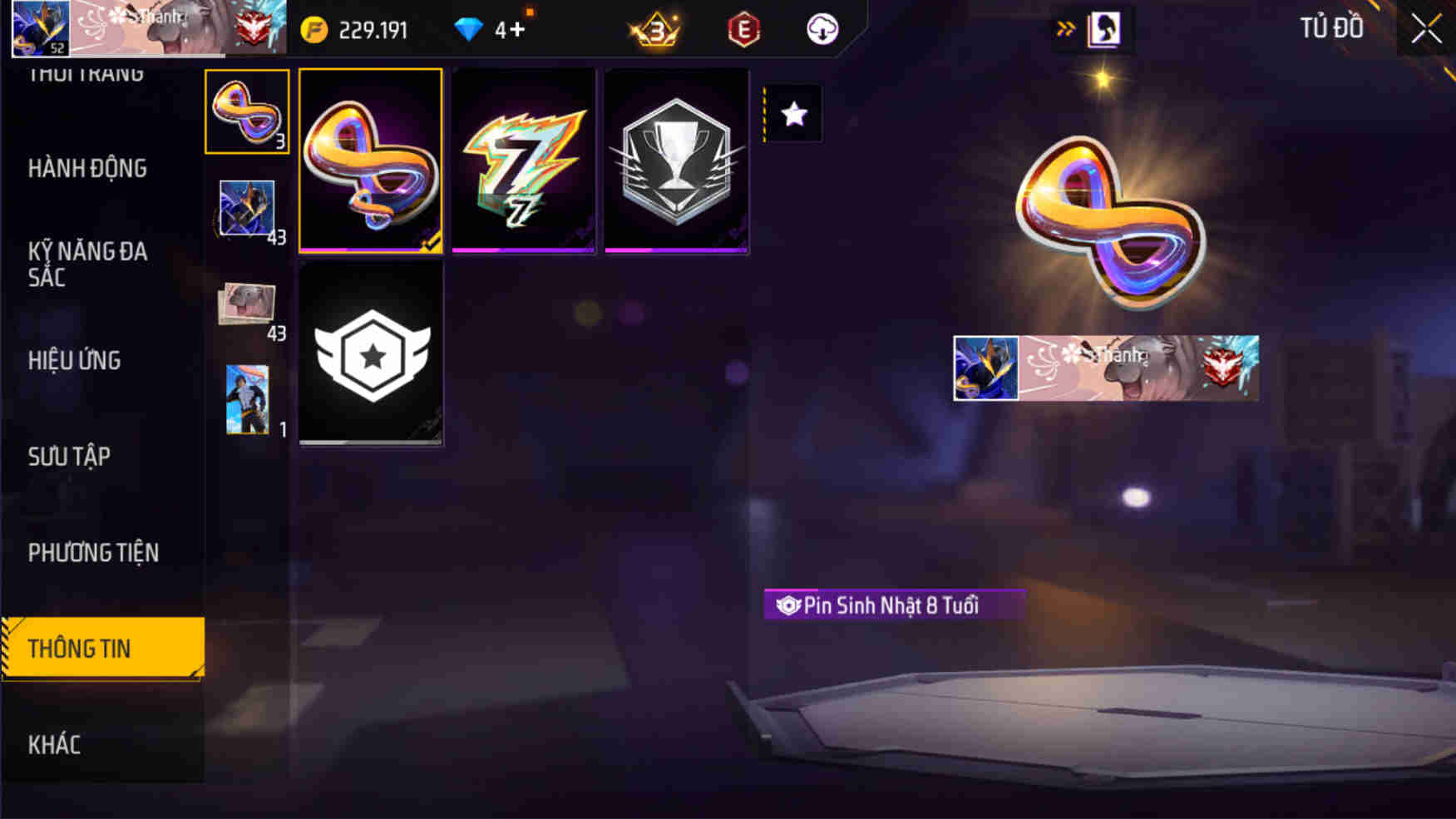
Task: Open the HIỆU ỨNG tab
Action: (x=77, y=360)
